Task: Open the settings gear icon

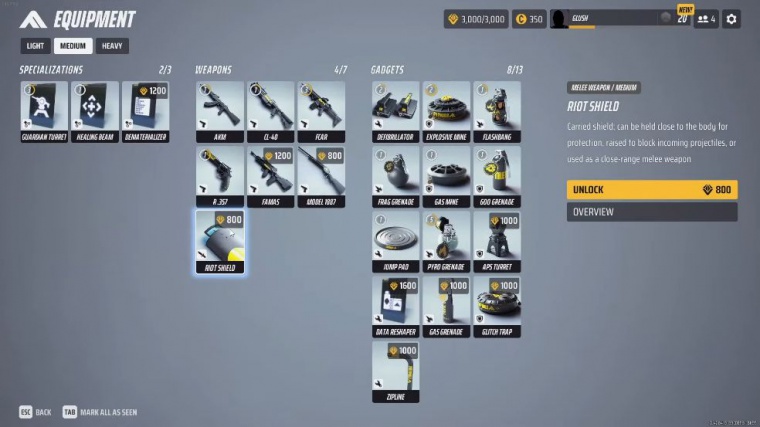Action: click(x=731, y=19)
